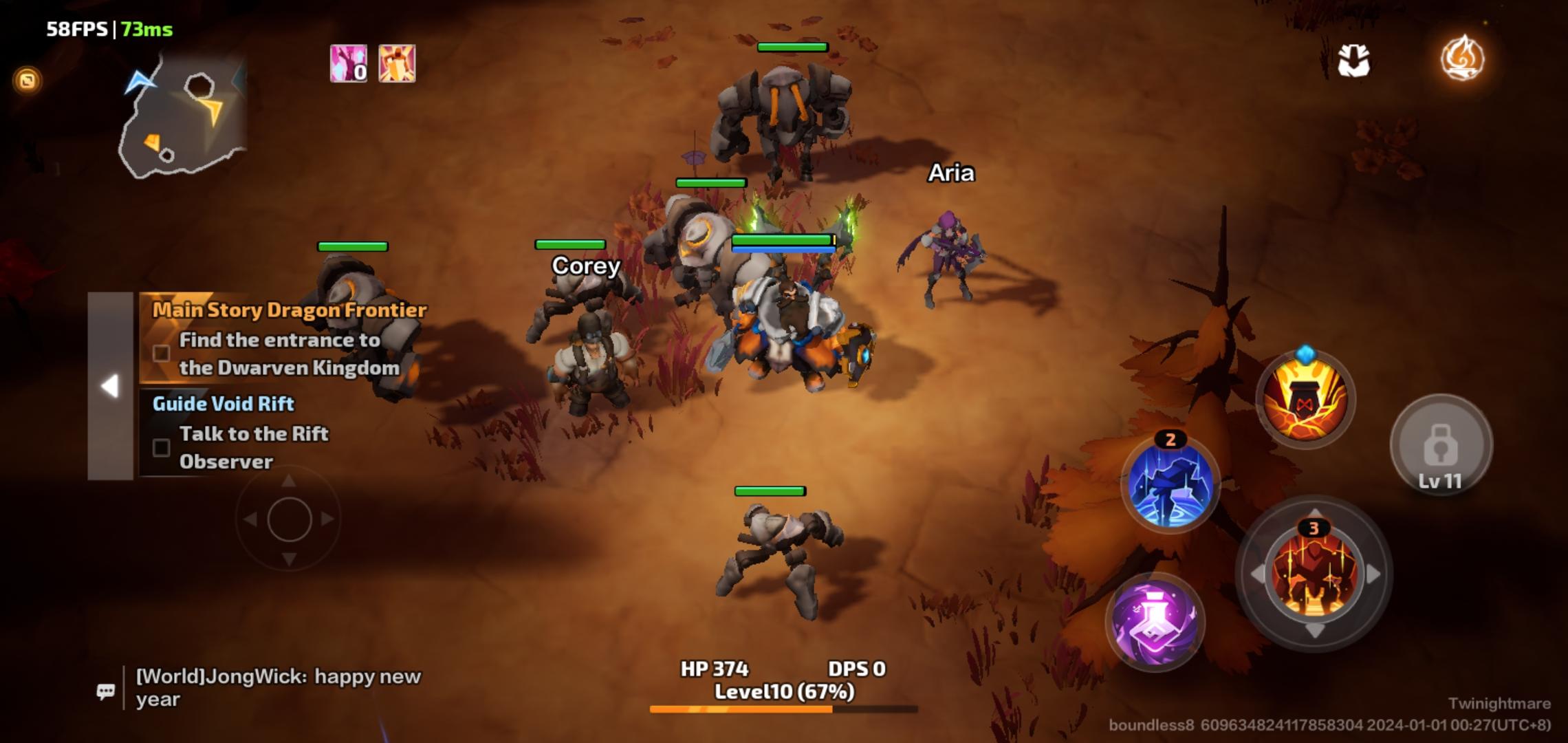Screen dimensions: 1568x743
Task: Tap the round gold button beside minimap
Action: [28, 80]
